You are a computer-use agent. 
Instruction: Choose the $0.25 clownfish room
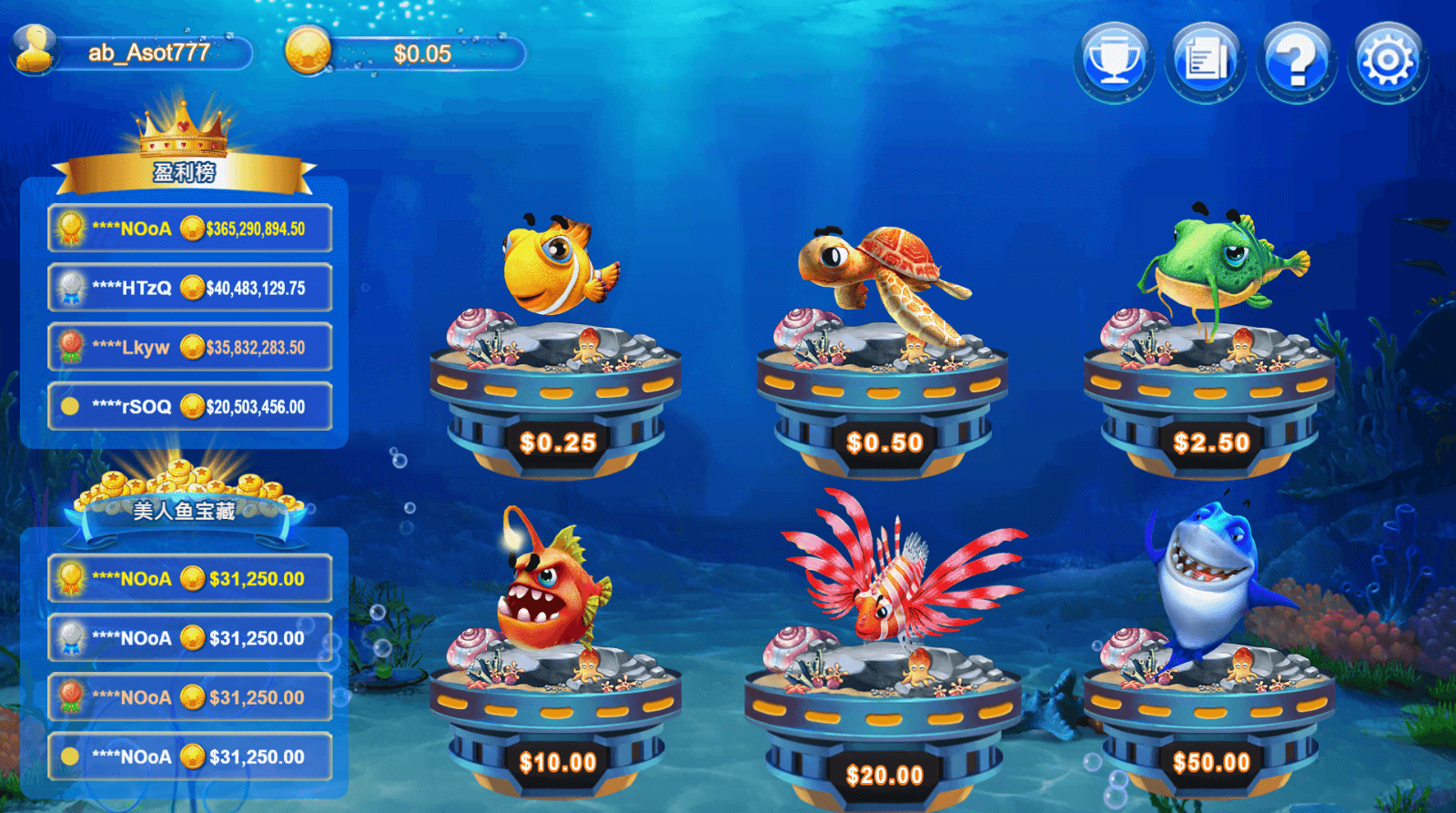pos(556,364)
